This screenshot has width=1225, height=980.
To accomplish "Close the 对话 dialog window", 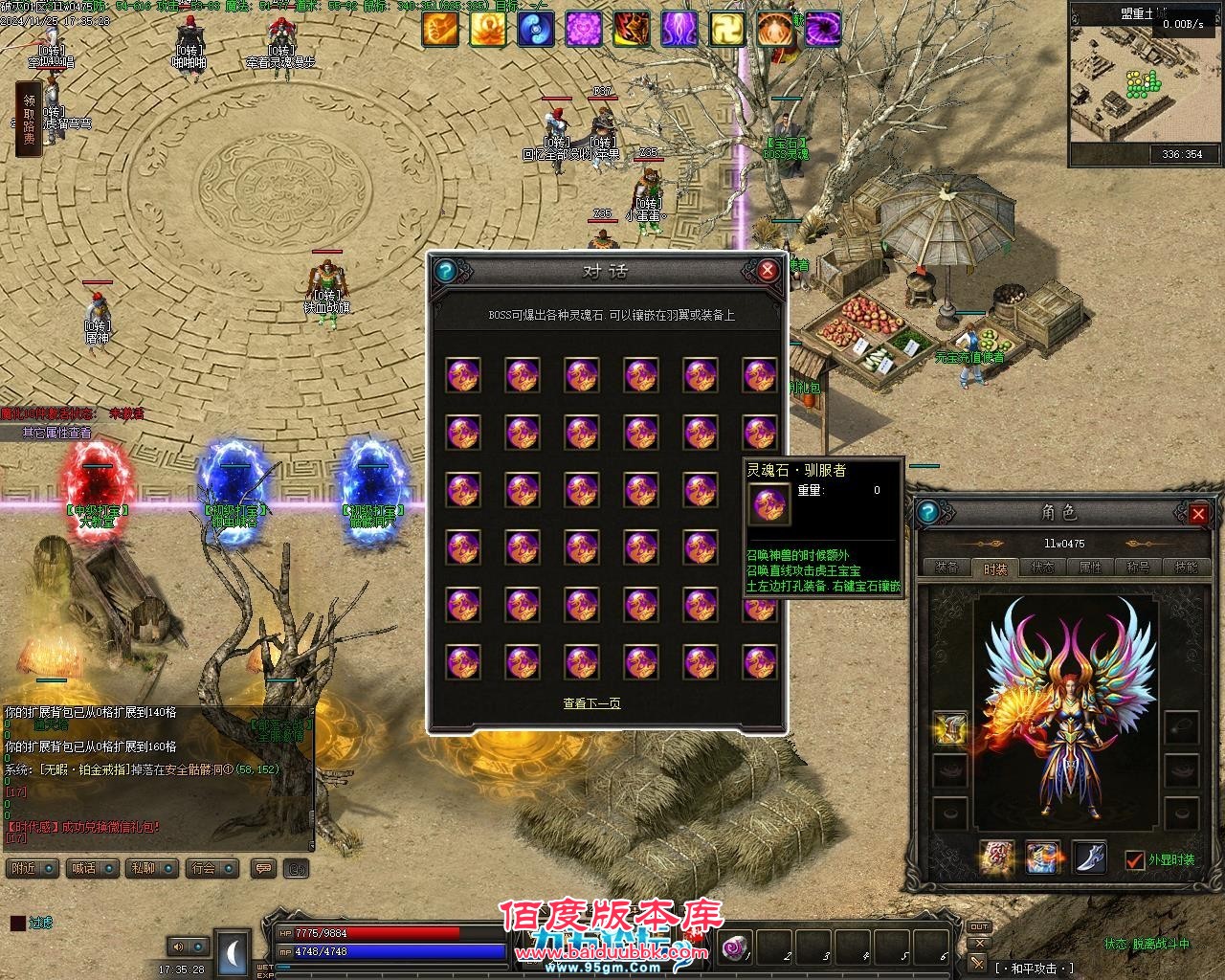I will [767, 271].
